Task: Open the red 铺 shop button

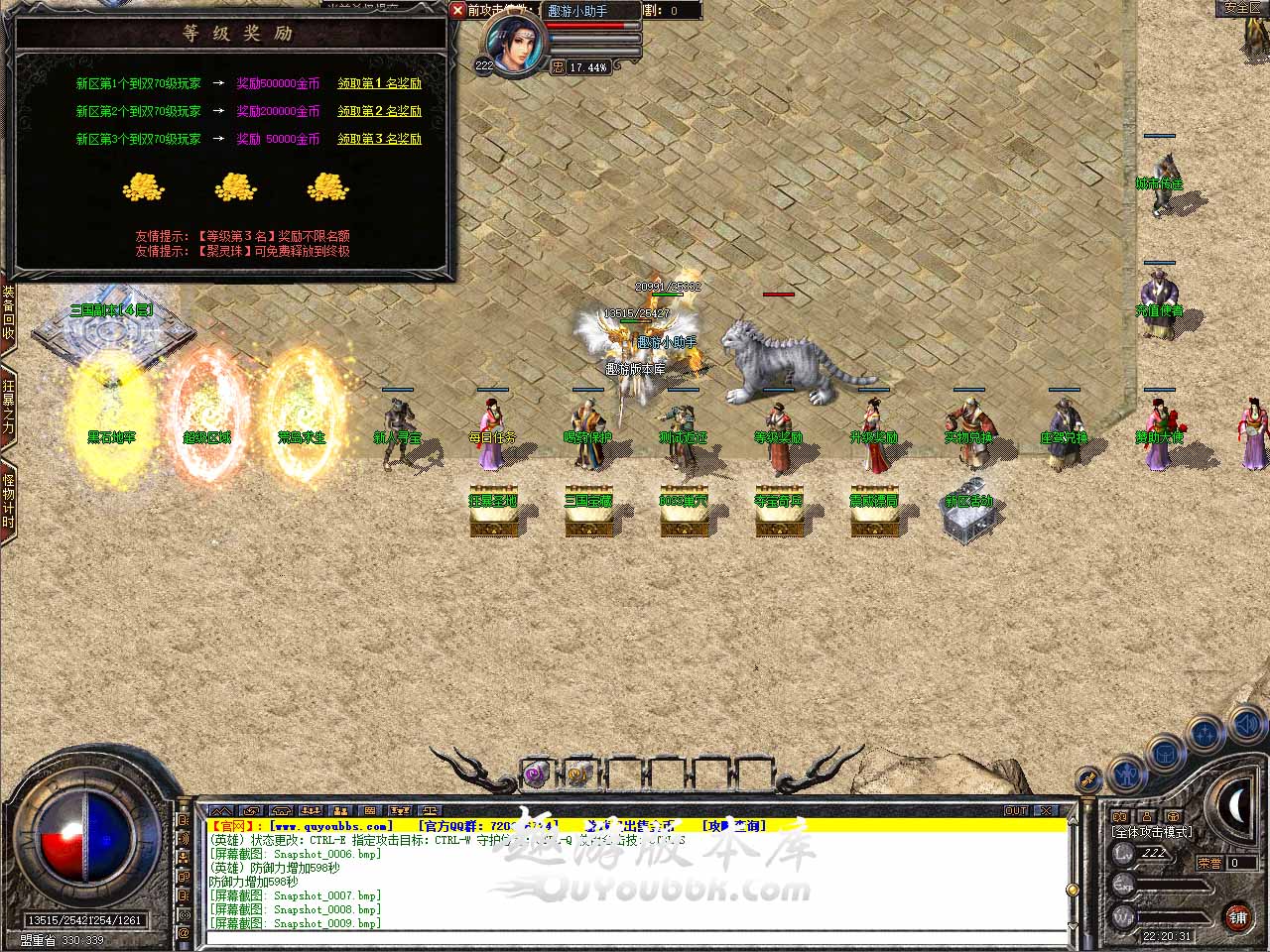Action: point(1237,917)
